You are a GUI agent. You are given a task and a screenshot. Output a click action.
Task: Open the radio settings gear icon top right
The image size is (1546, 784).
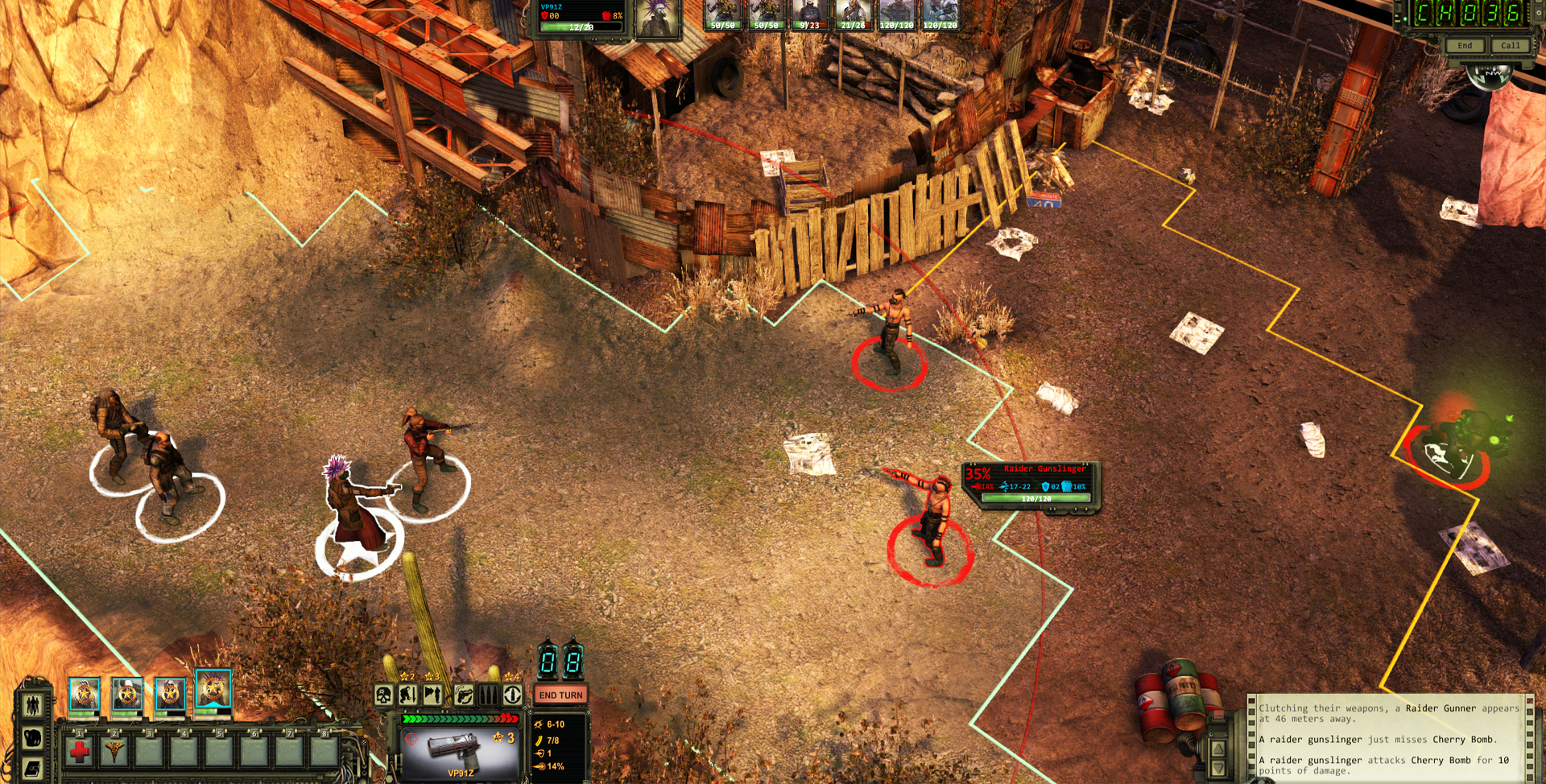pos(1539,13)
